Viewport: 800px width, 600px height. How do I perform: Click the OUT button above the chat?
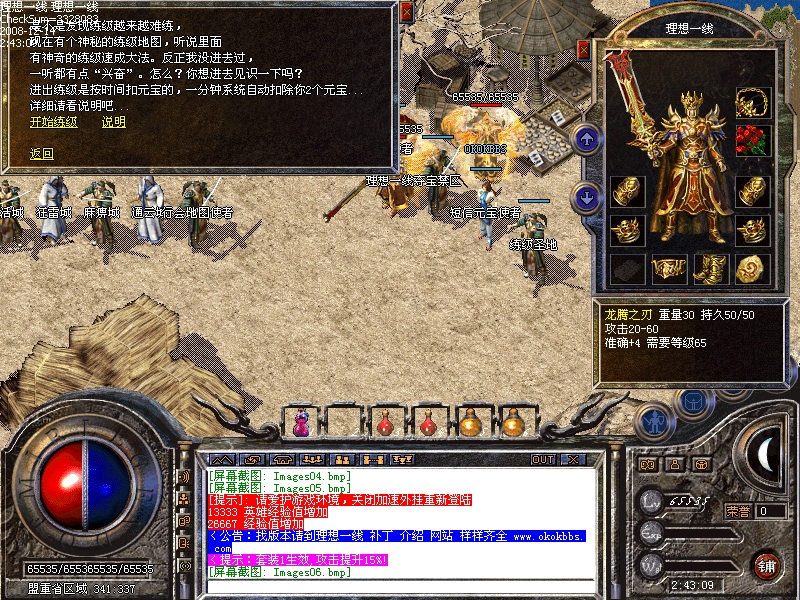point(543,459)
